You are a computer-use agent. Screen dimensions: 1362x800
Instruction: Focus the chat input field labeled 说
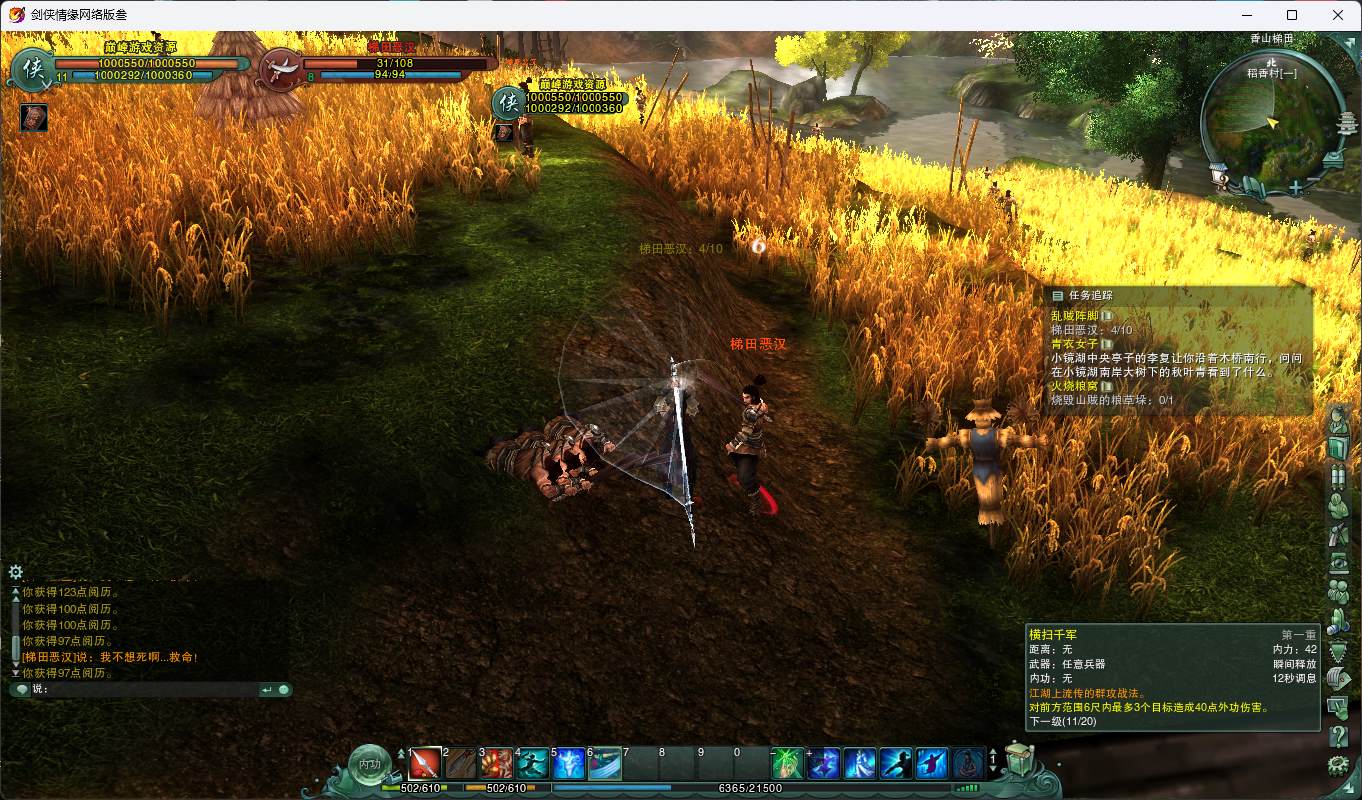click(150, 689)
